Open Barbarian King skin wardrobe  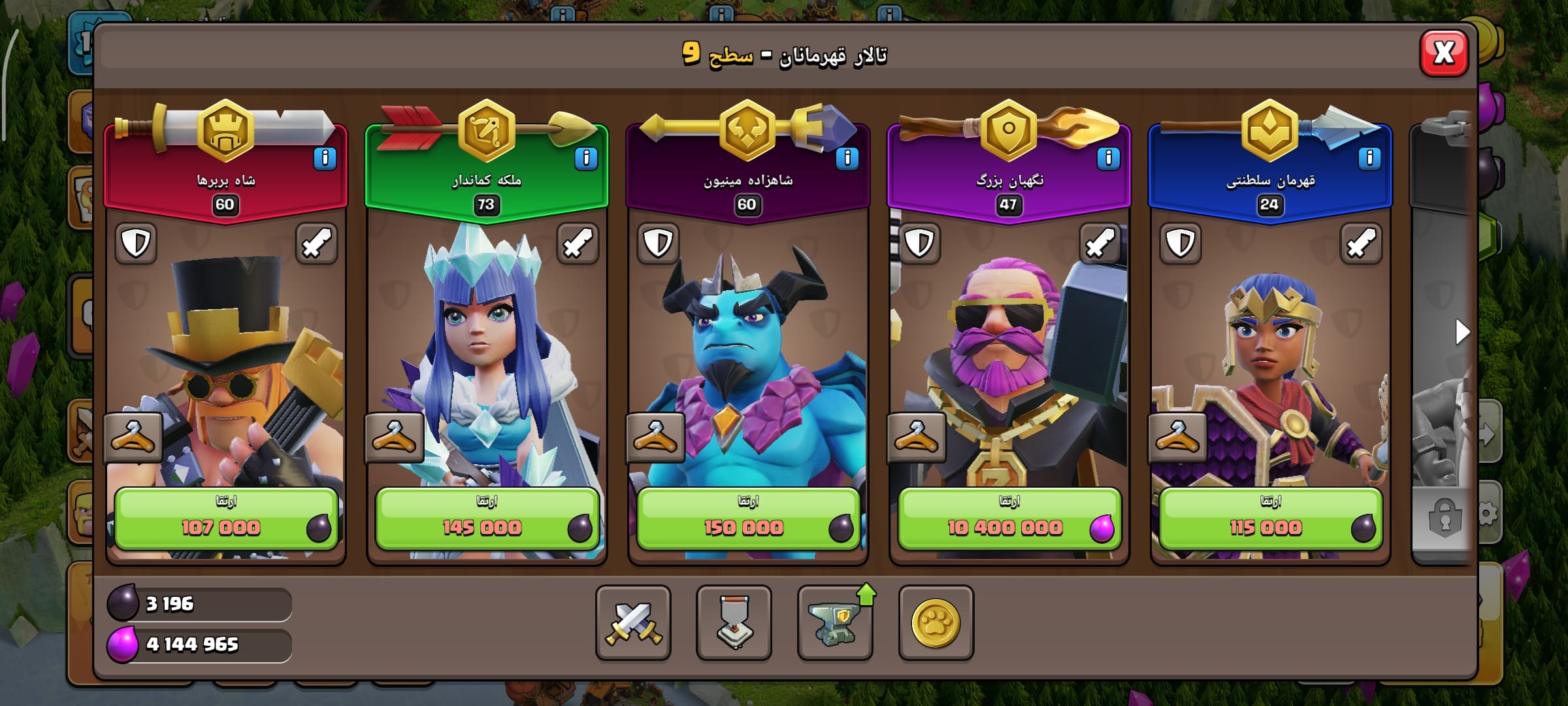click(x=133, y=437)
